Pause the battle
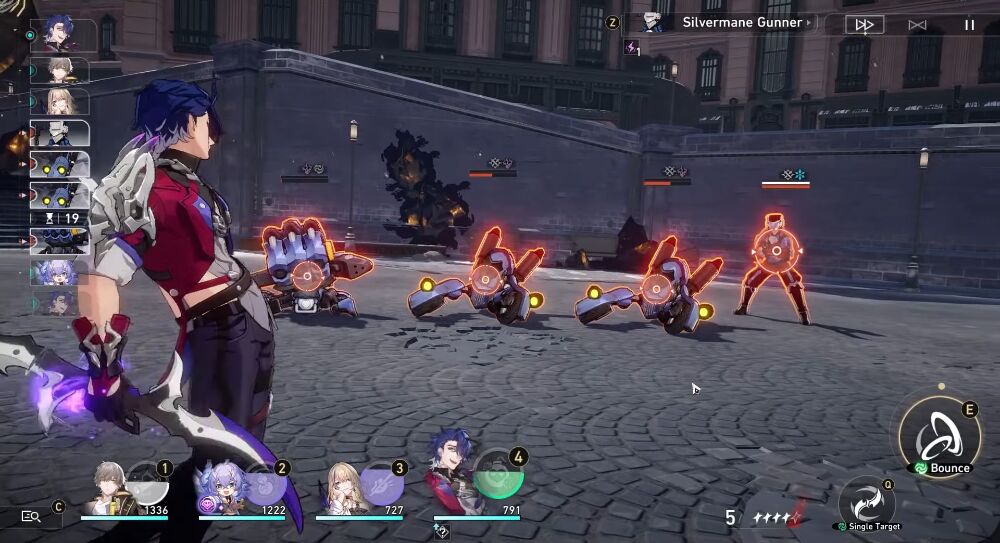 tap(969, 24)
